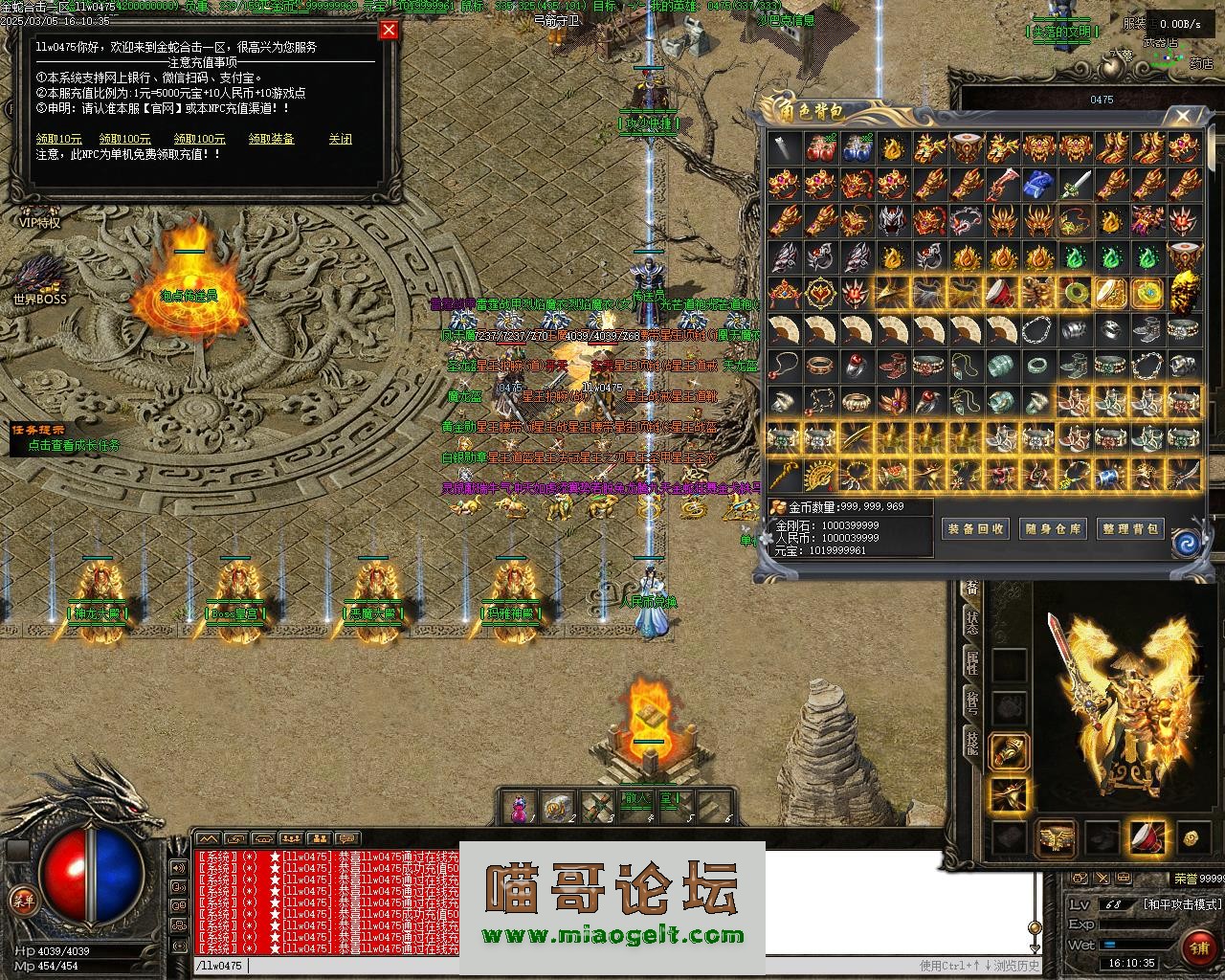Toggle the 和平攻击模式 attack mode

click(x=1182, y=903)
